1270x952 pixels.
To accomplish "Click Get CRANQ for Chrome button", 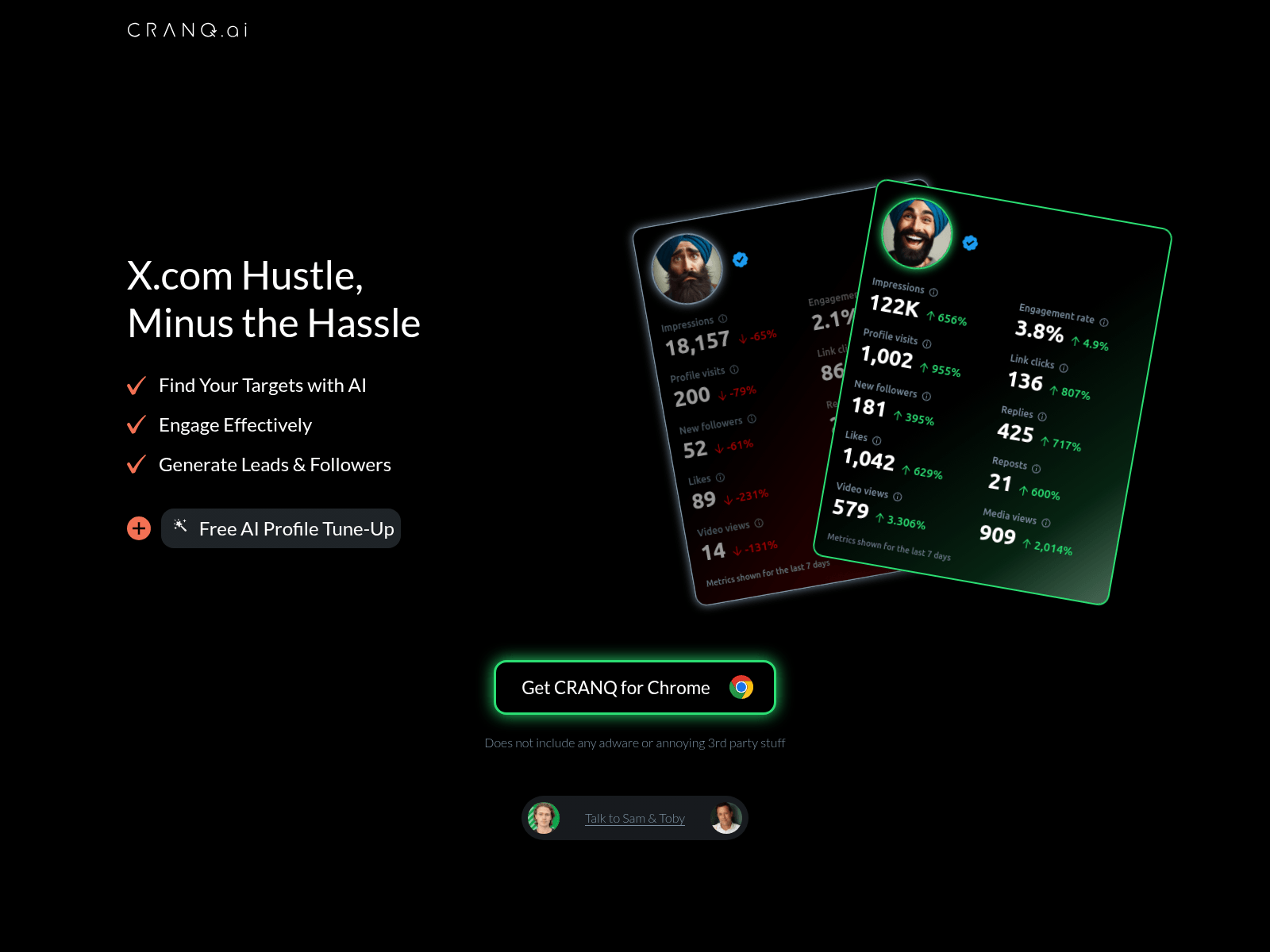I will [x=634, y=687].
